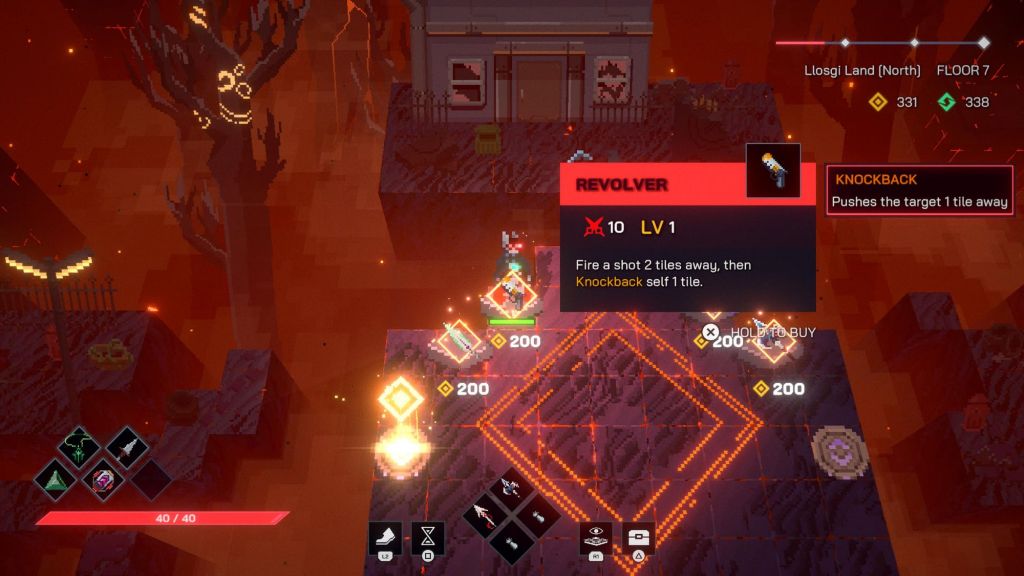Viewport: 1024px width, 576px height.
Task: Toggle the eye tile-view icon
Action: point(596,538)
